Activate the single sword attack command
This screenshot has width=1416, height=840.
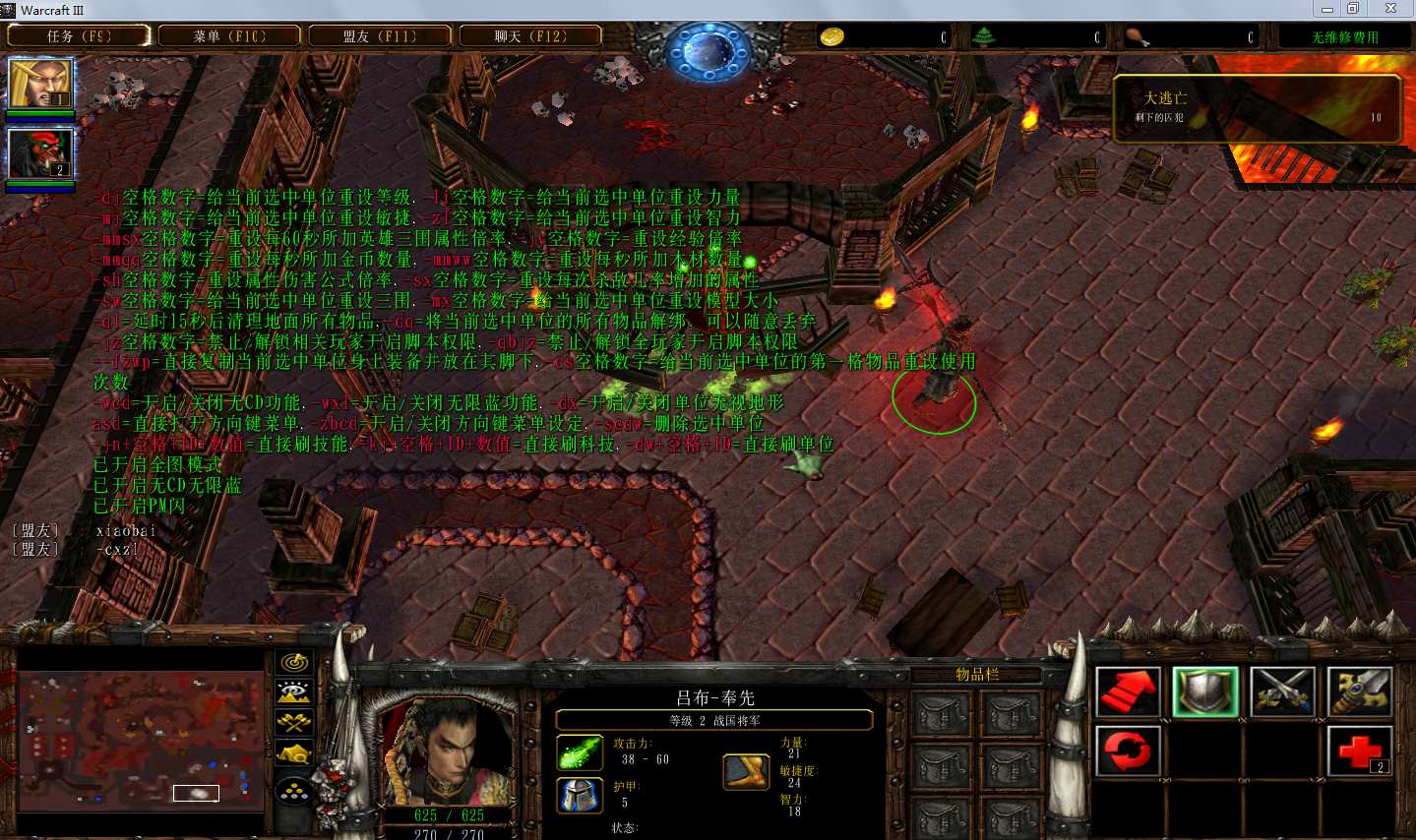(1359, 691)
